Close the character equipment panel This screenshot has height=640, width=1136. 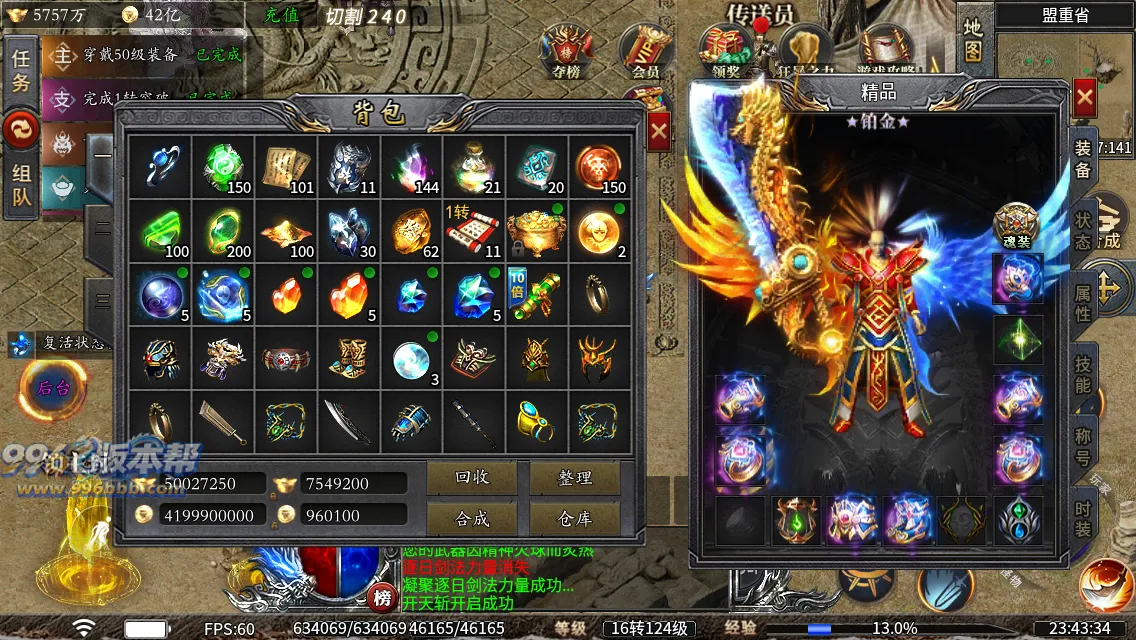tap(1084, 98)
